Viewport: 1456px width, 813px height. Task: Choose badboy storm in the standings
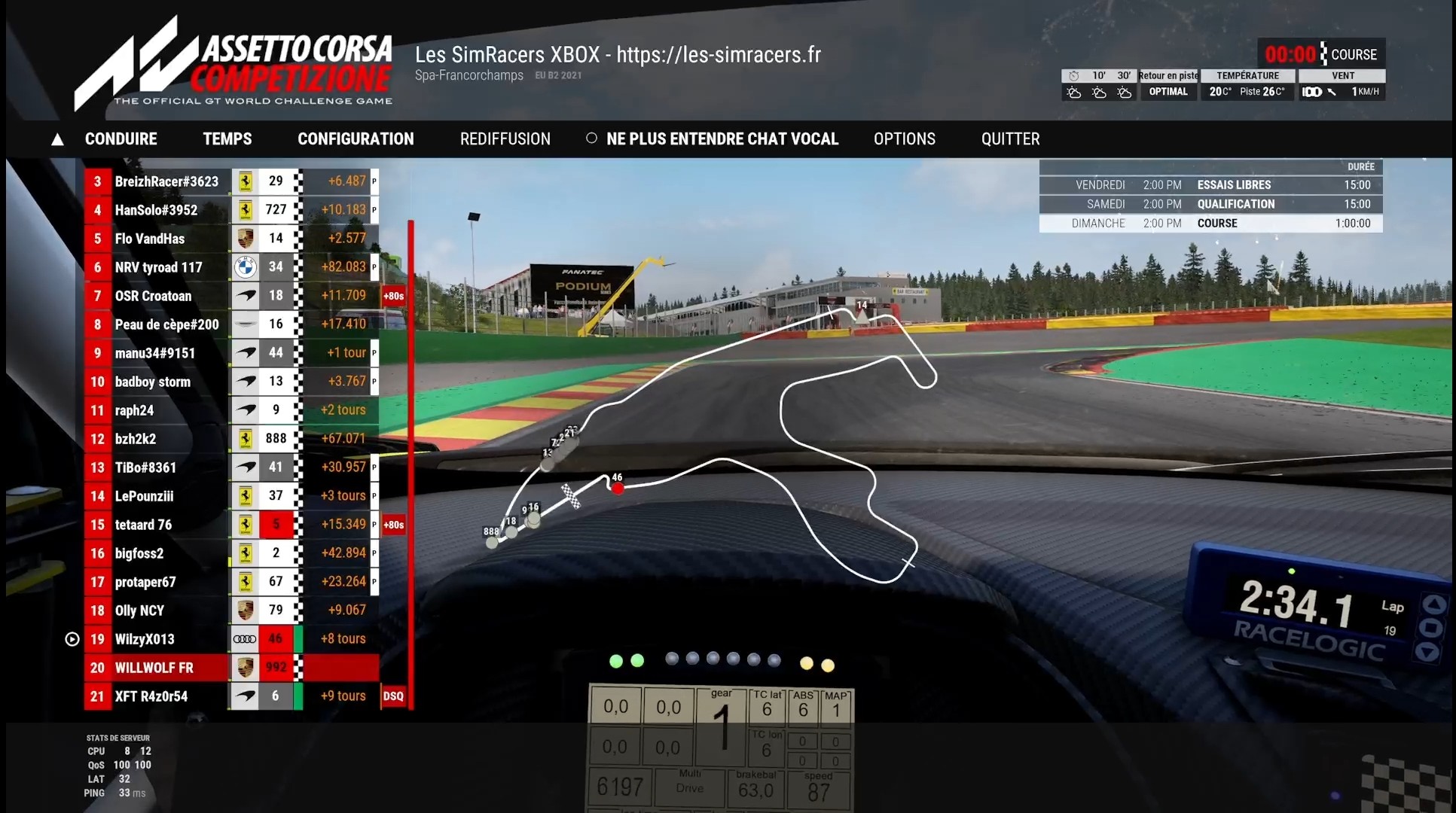pos(152,382)
